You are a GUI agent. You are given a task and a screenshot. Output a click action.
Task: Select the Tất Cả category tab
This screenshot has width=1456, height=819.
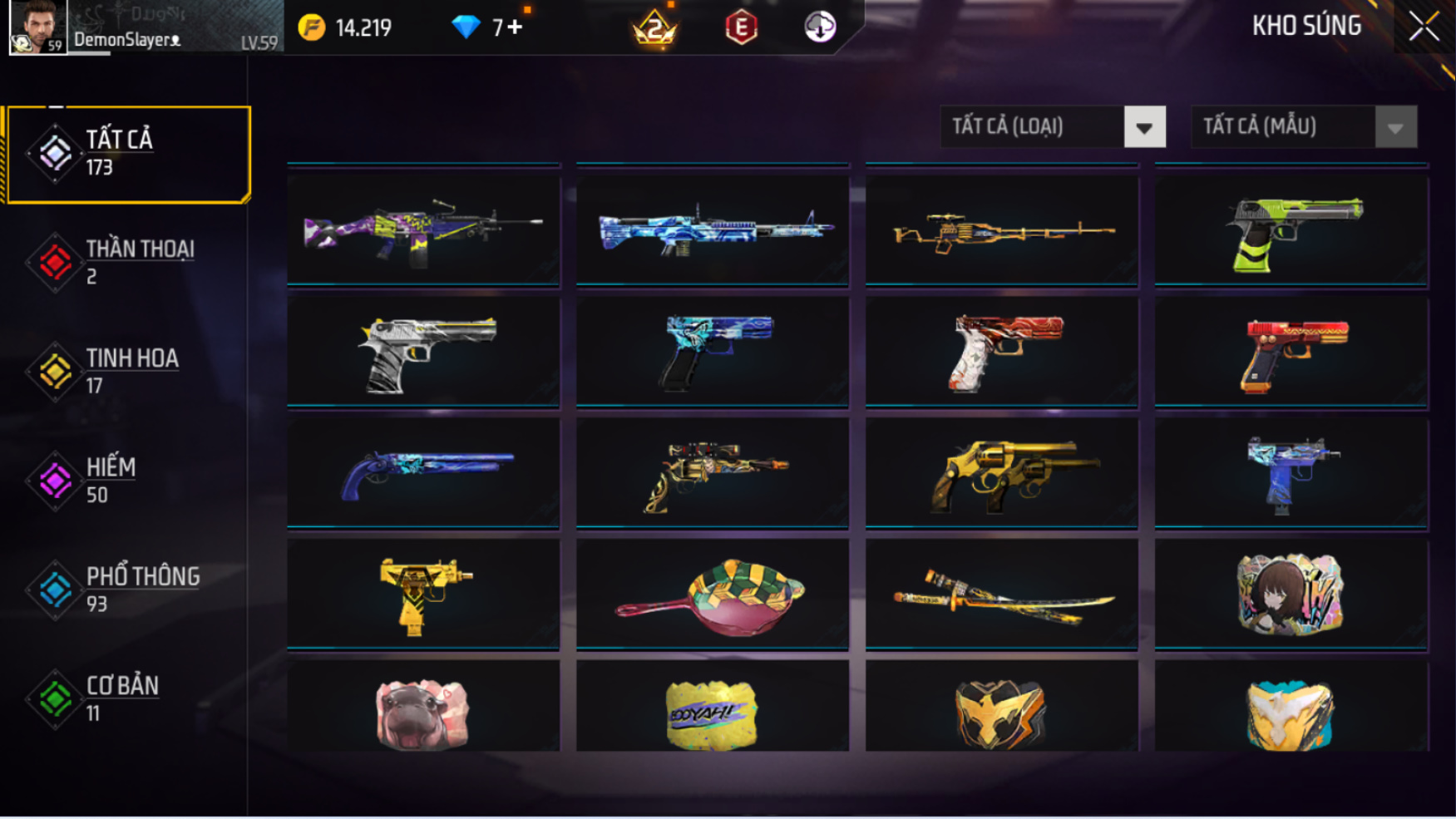pos(128,154)
